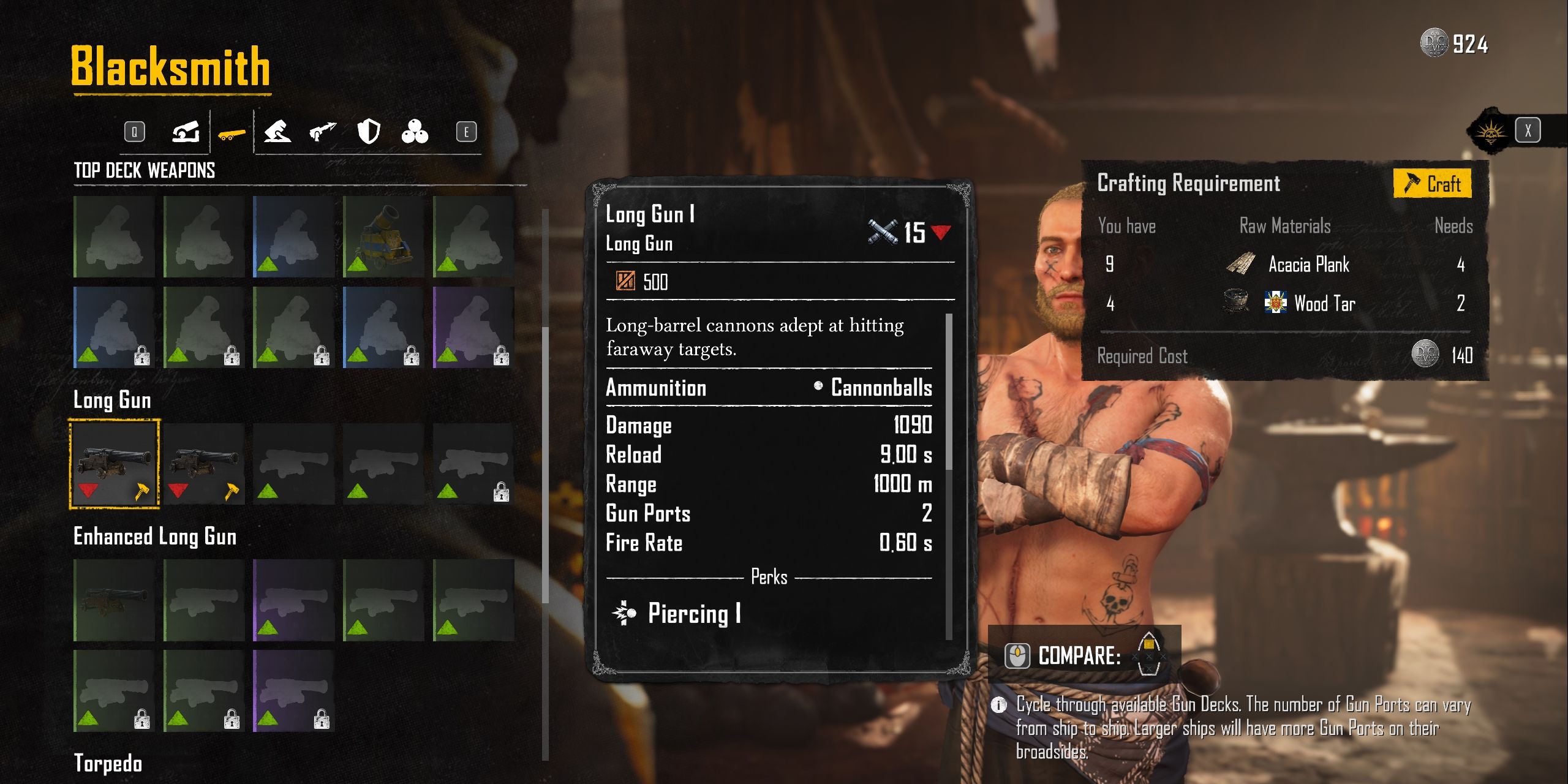Select the Demi-Cannon weapon category icon

(x=279, y=132)
